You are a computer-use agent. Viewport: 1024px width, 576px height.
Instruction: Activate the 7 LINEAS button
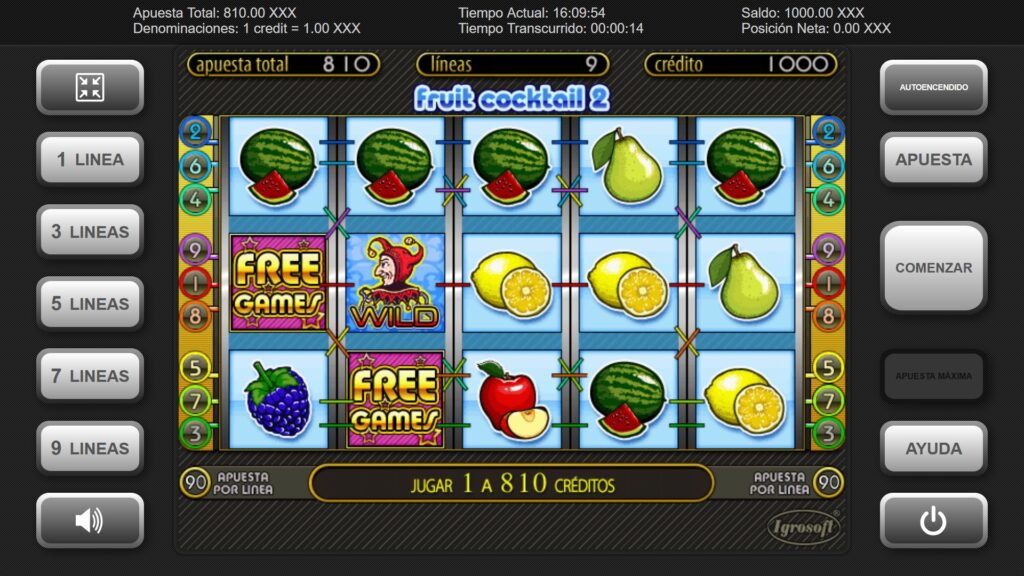tap(90, 376)
